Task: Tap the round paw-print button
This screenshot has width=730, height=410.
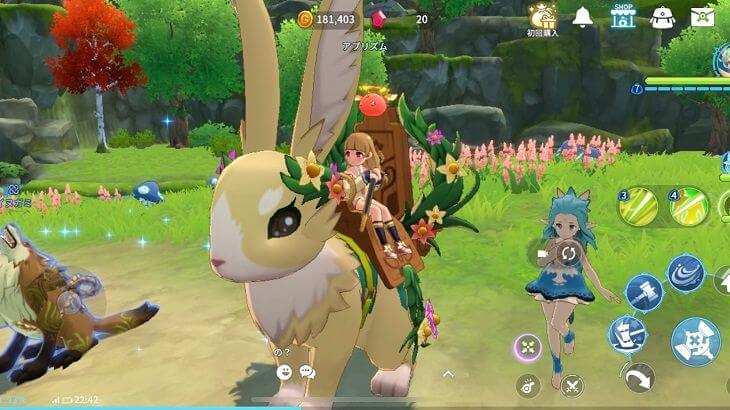Action: tap(528, 385)
